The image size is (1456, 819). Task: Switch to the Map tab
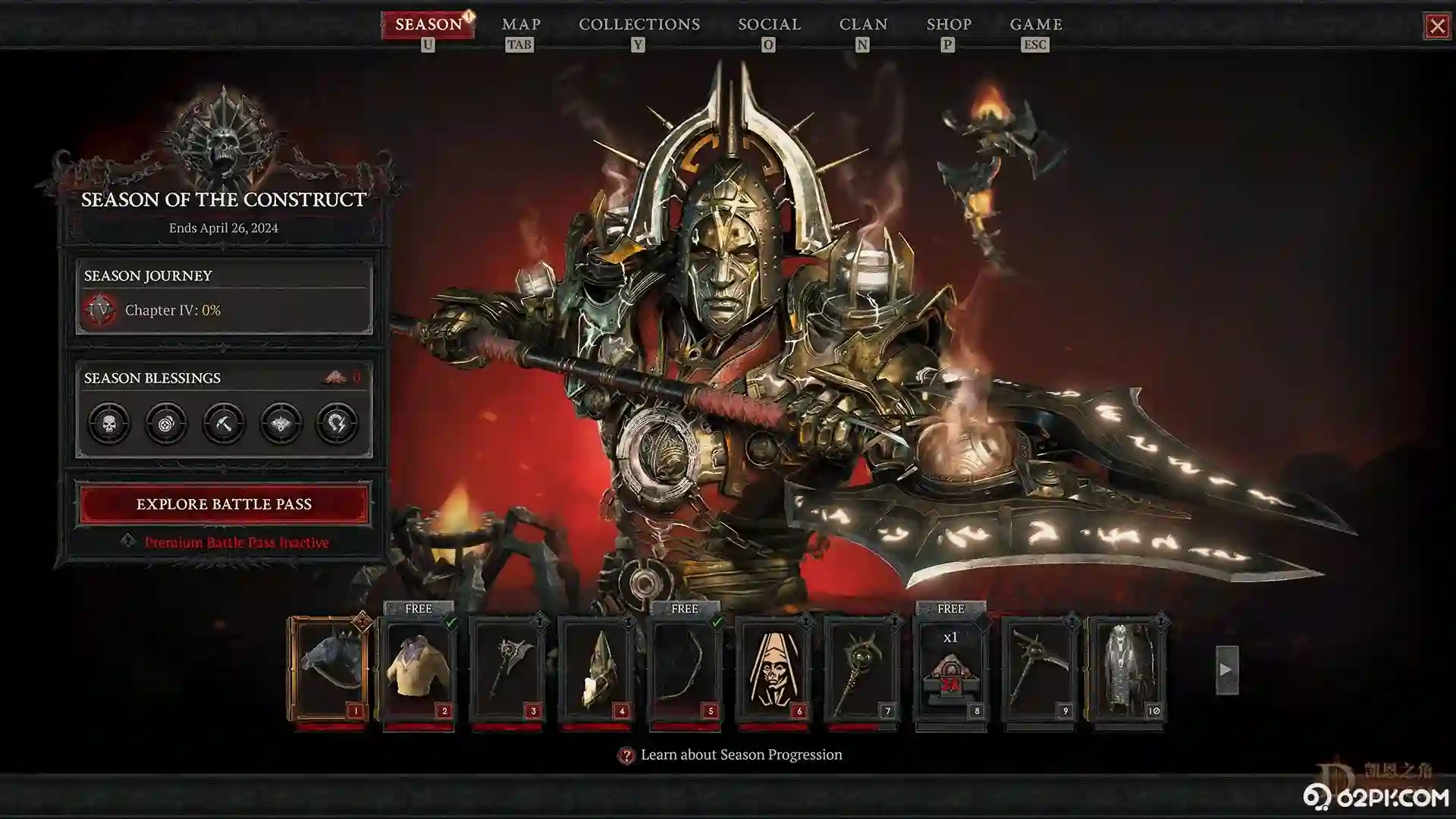[521, 24]
